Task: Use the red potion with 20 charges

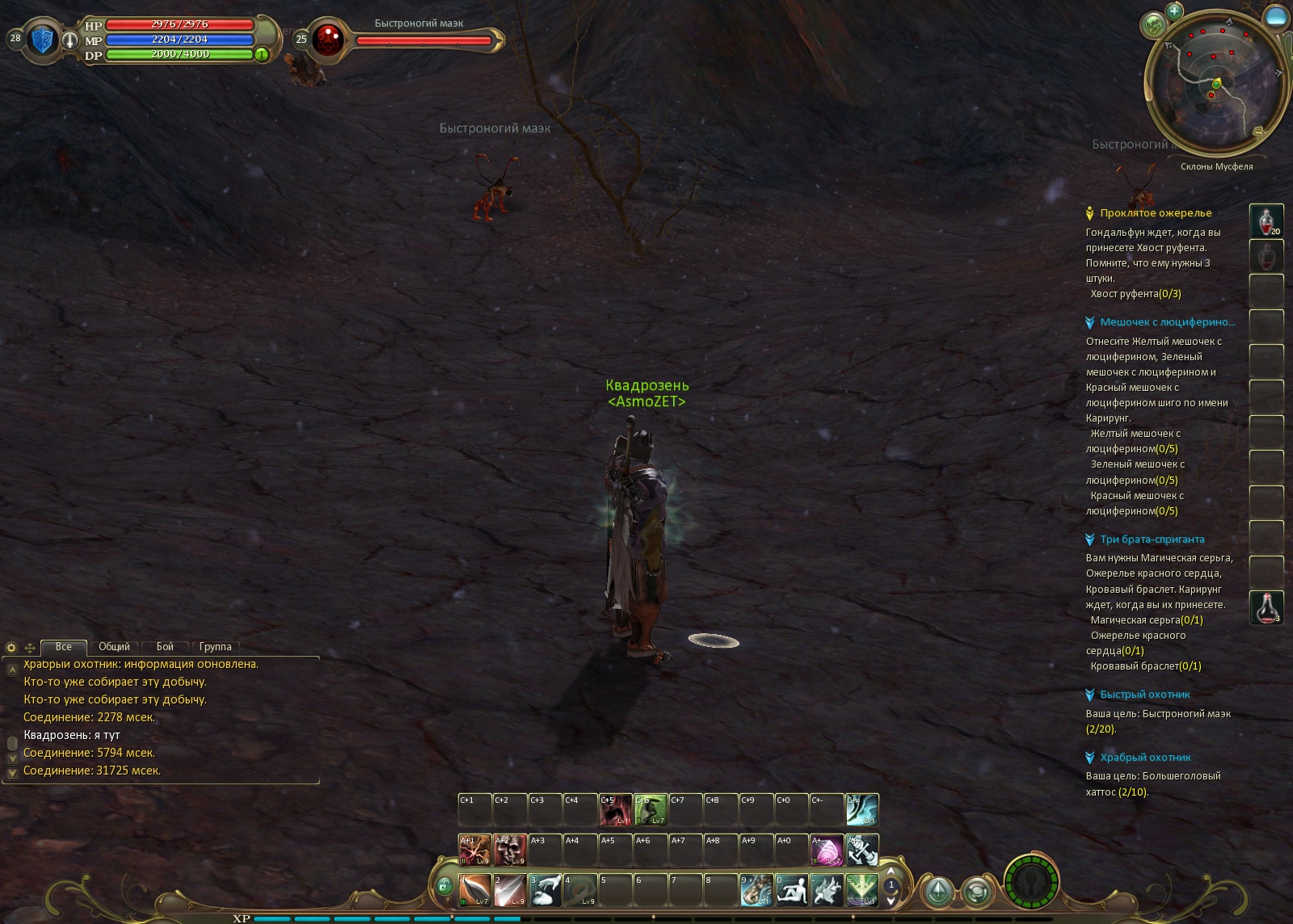Action: pos(1266,220)
